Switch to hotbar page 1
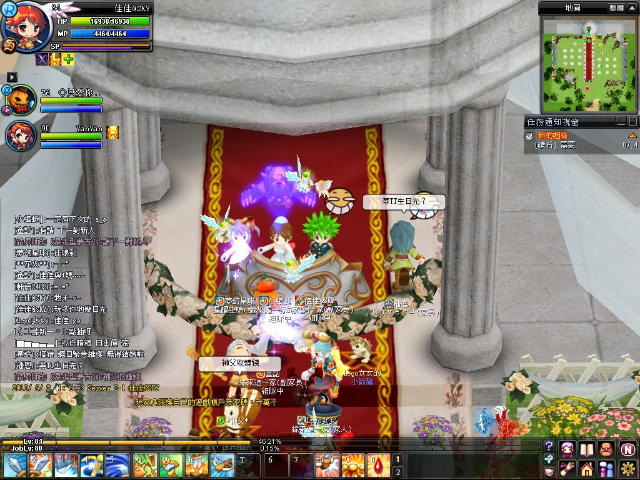The width and height of the screenshot is (640, 480). 398,459
